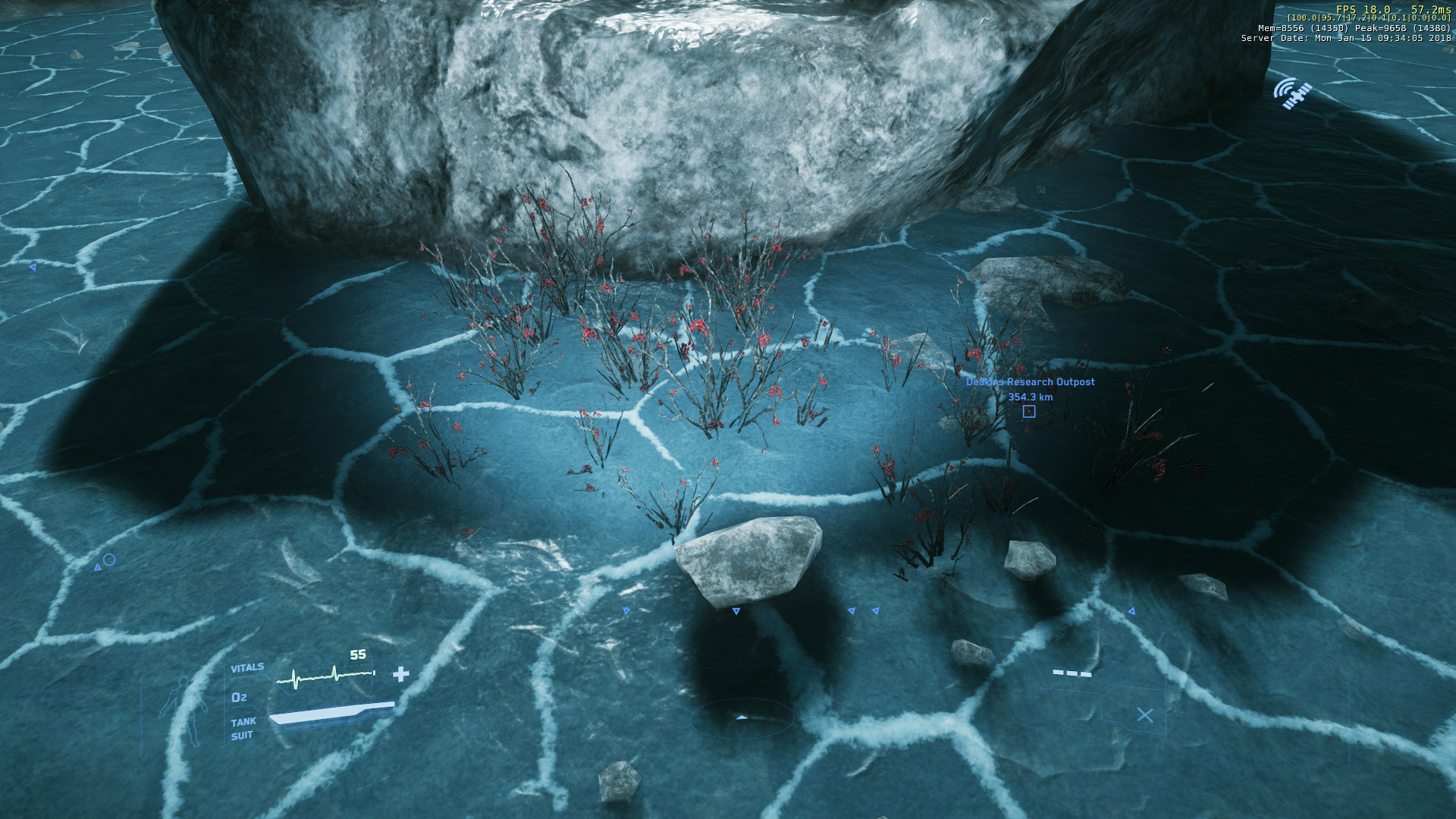Screen dimensions: 1456x819
Task: Click the medical plus icon beside vitals
Action: 401,673
